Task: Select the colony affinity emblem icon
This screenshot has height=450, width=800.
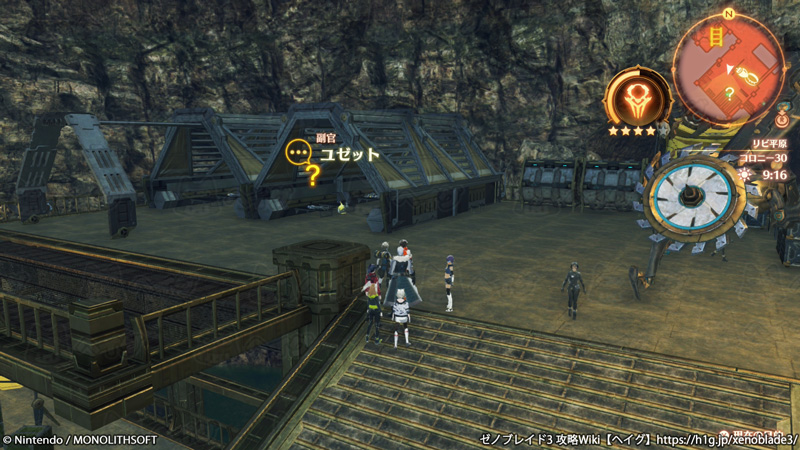Action: (636, 98)
